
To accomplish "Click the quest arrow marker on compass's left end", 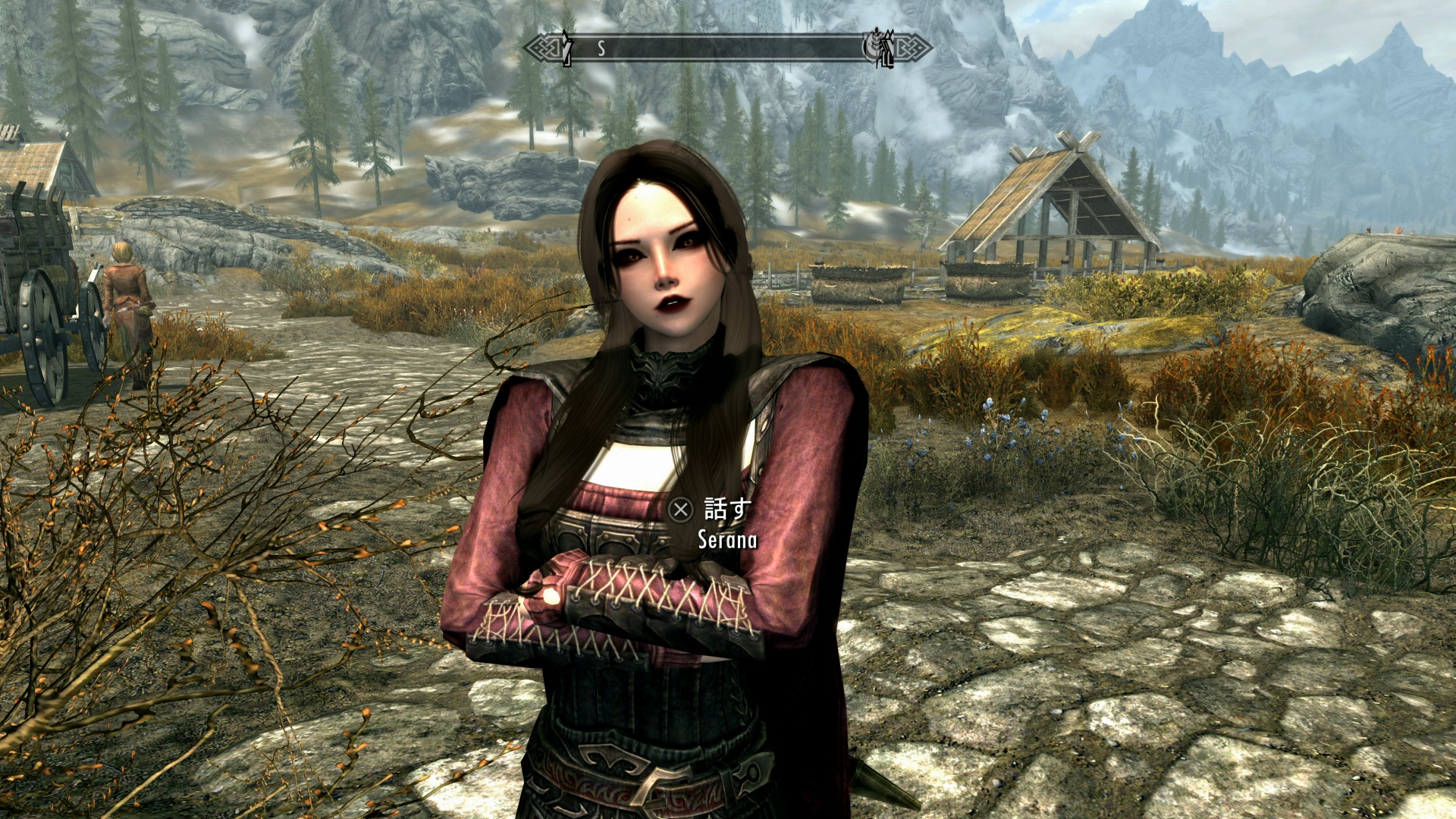I will click(566, 48).
